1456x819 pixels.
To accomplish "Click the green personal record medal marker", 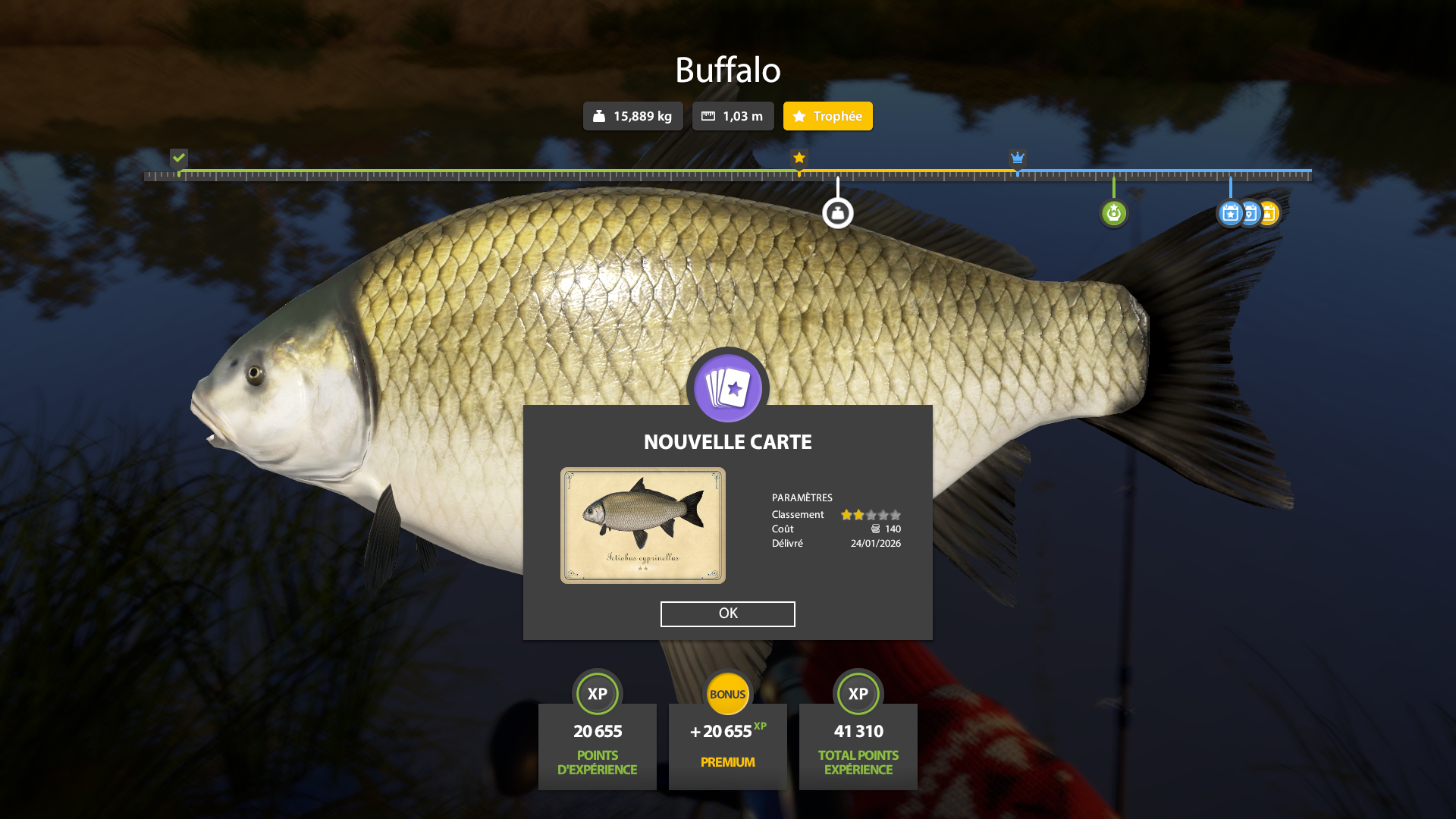I will (x=1113, y=213).
